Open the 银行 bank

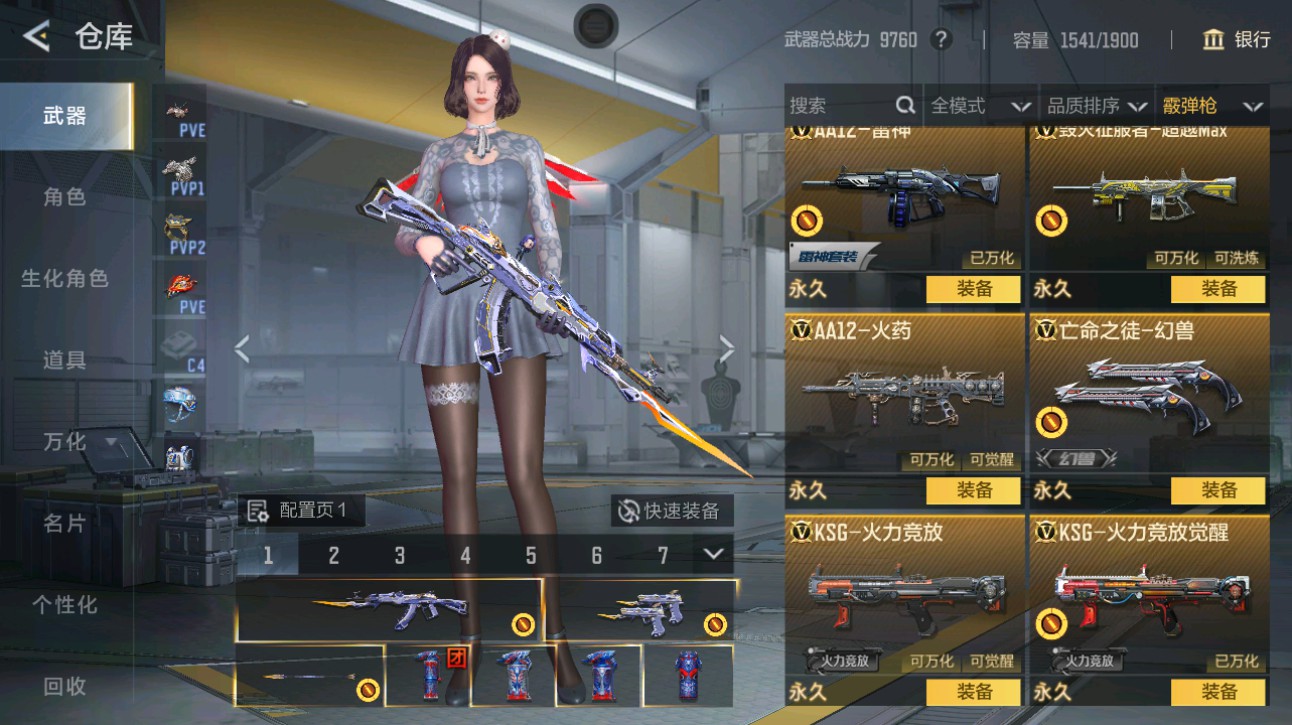(1237, 40)
